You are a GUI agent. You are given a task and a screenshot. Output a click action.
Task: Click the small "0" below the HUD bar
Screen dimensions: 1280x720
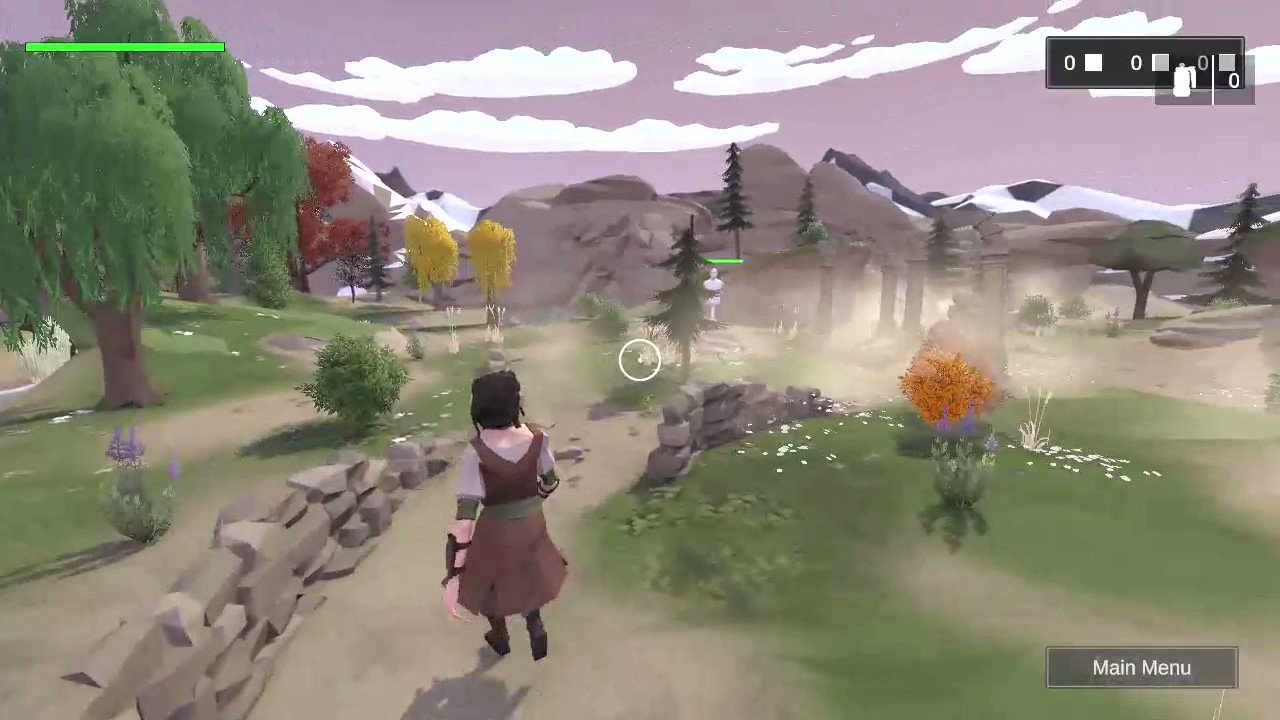(x=1233, y=80)
